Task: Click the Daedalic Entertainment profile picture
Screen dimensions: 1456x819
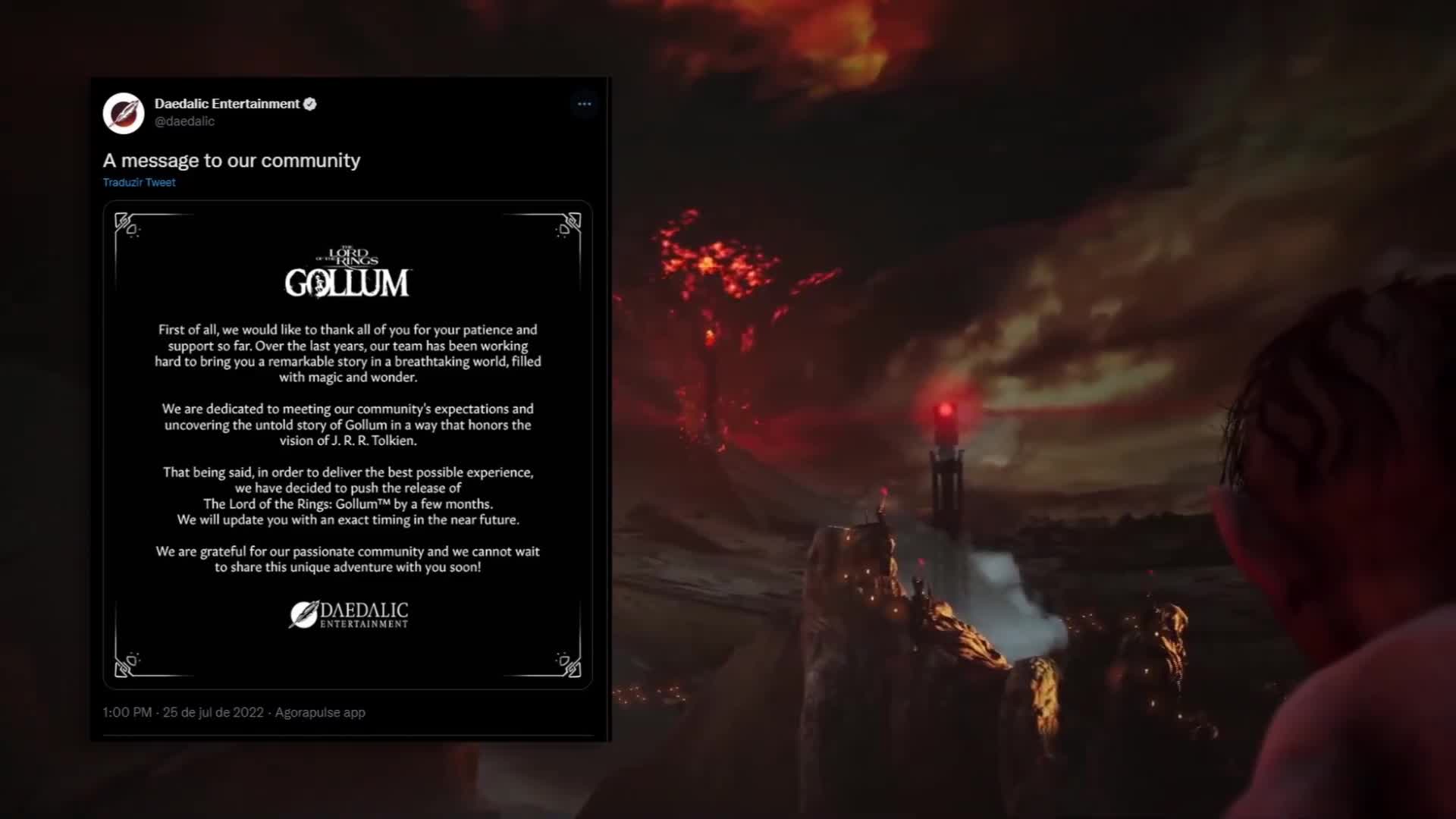Action: click(124, 114)
